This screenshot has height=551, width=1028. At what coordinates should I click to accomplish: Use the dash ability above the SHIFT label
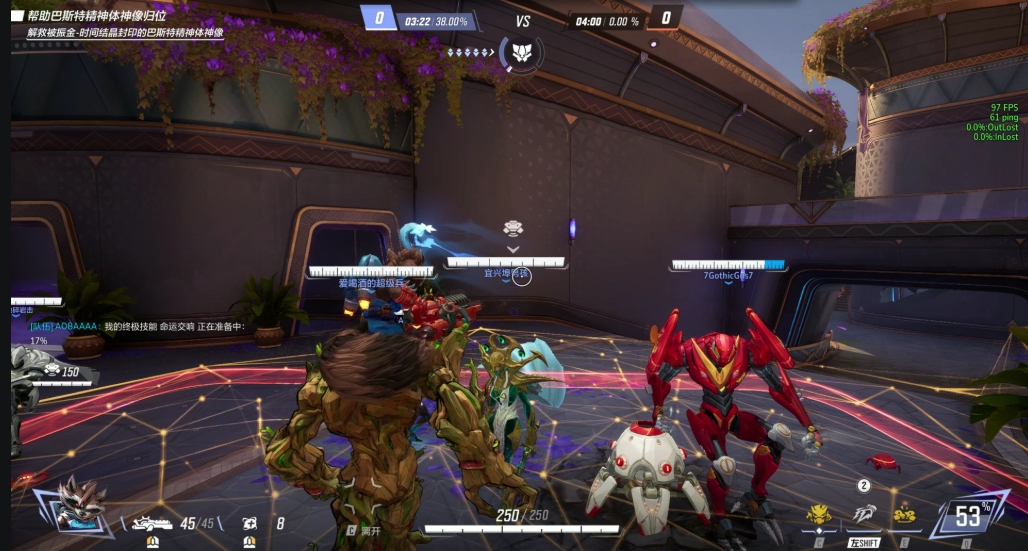tap(863, 514)
